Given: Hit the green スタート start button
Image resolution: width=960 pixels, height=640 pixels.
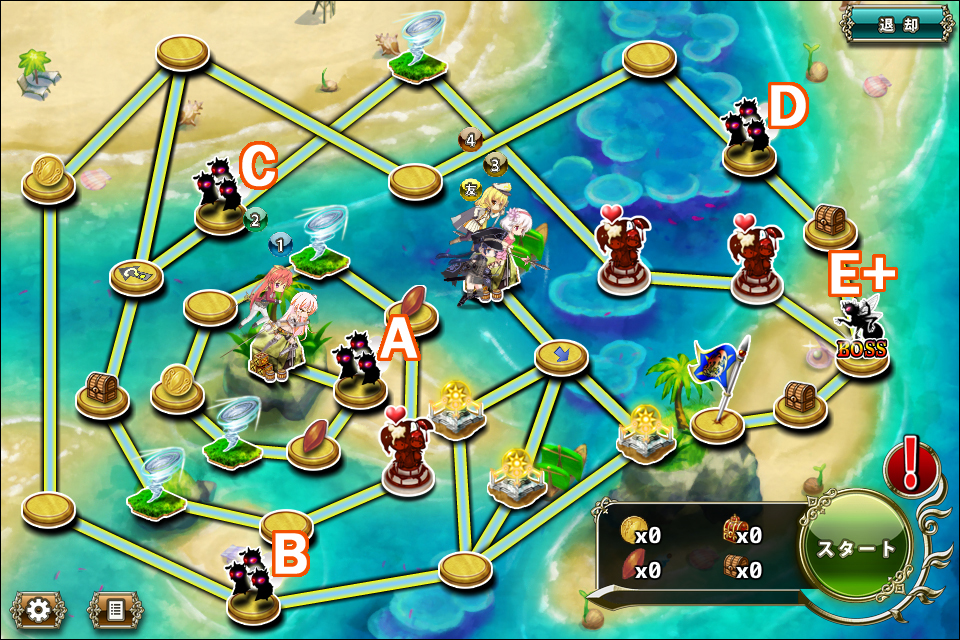Looking at the screenshot, I should [x=857, y=548].
